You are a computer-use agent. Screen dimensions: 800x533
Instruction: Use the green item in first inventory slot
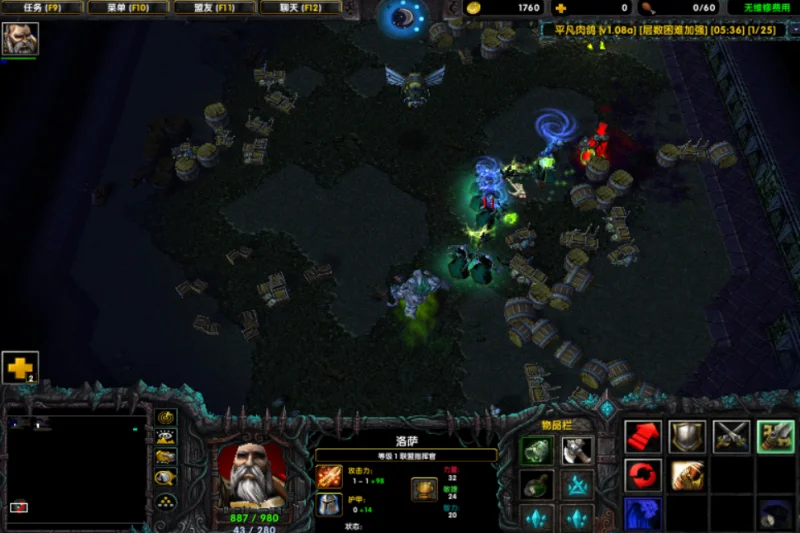click(x=537, y=450)
